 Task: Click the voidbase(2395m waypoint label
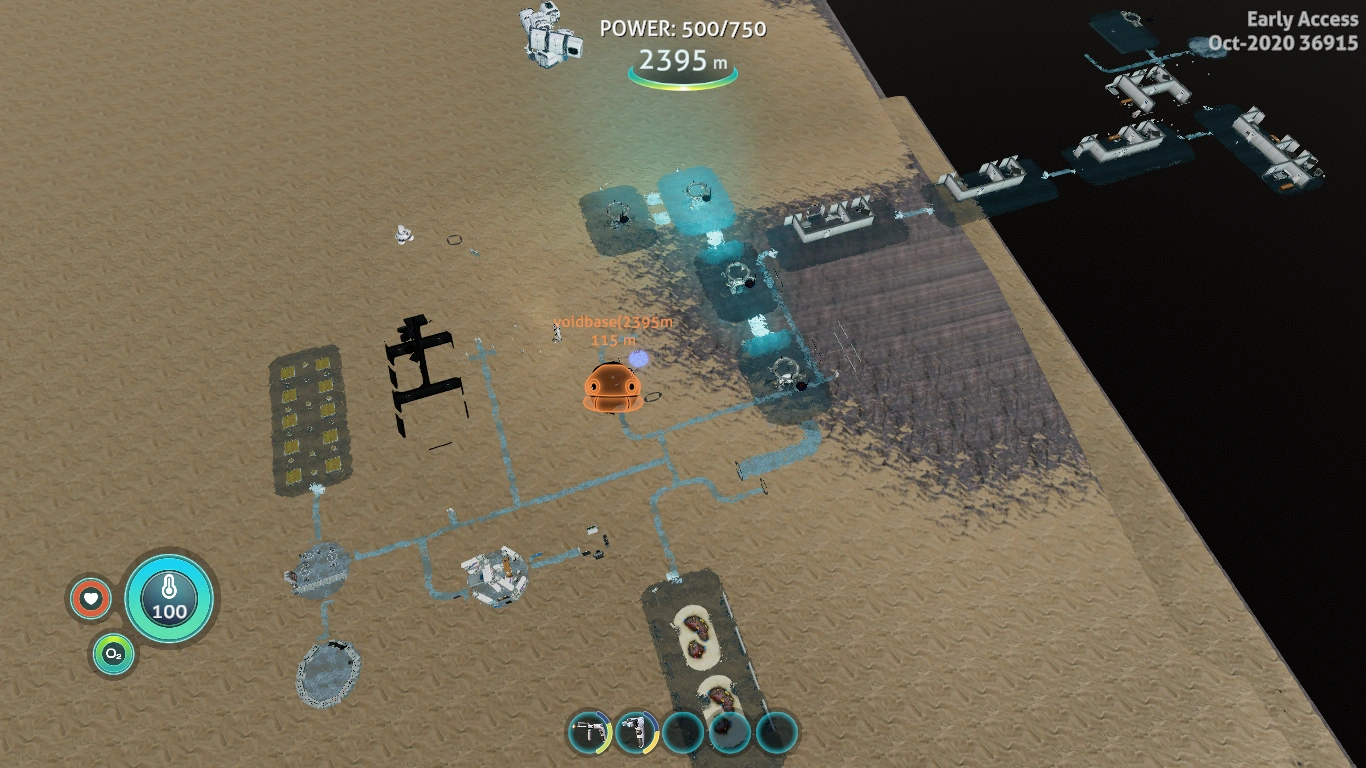[613, 322]
